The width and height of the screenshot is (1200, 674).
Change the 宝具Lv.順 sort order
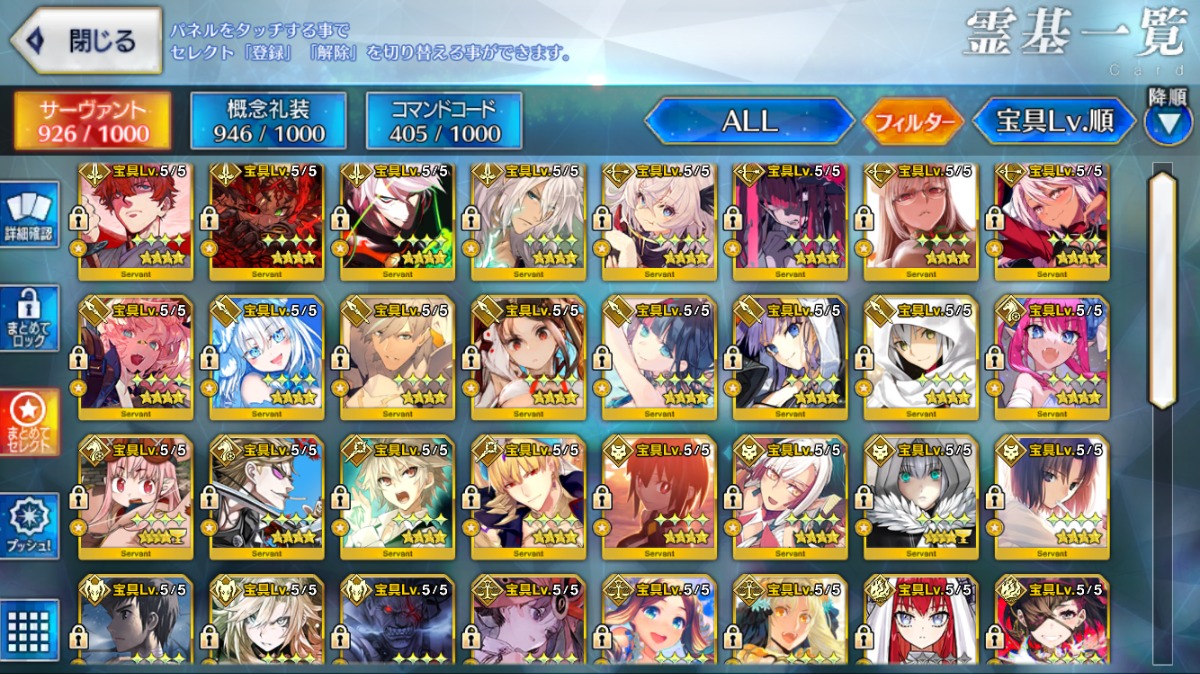(1055, 121)
